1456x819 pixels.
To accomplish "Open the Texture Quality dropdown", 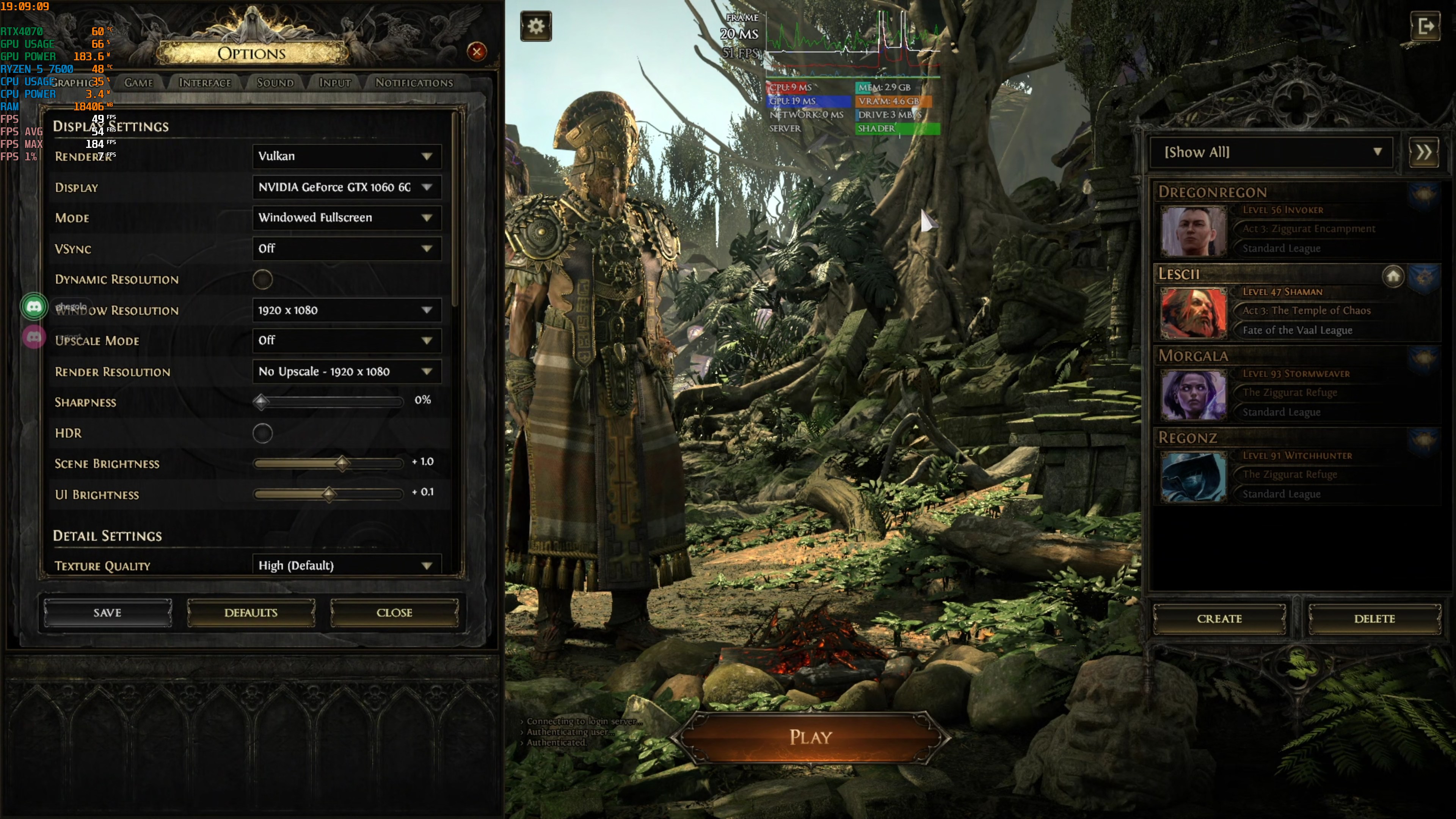I will click(x=346, y=566).
